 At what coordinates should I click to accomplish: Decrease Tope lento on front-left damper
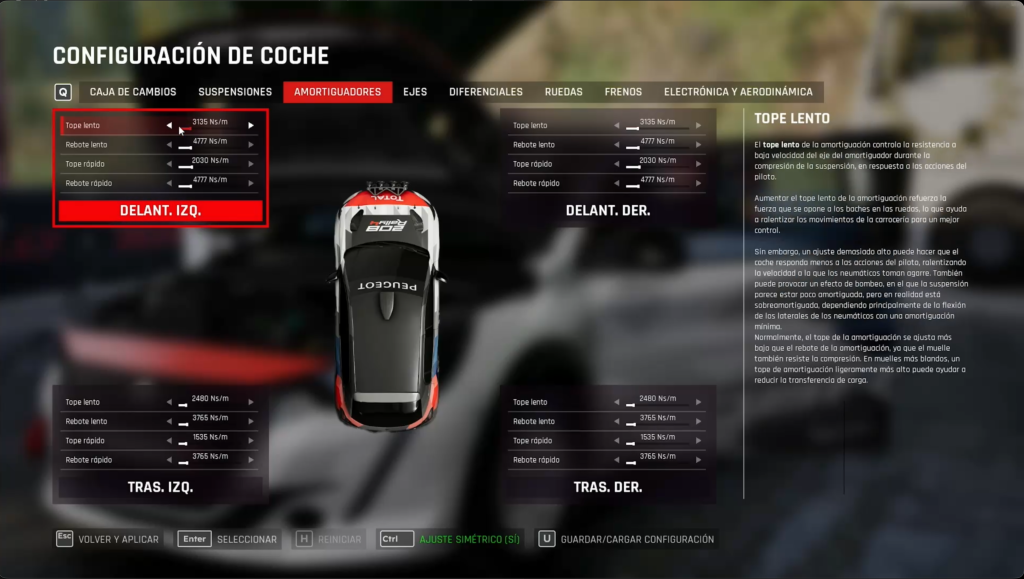[169, 126]
